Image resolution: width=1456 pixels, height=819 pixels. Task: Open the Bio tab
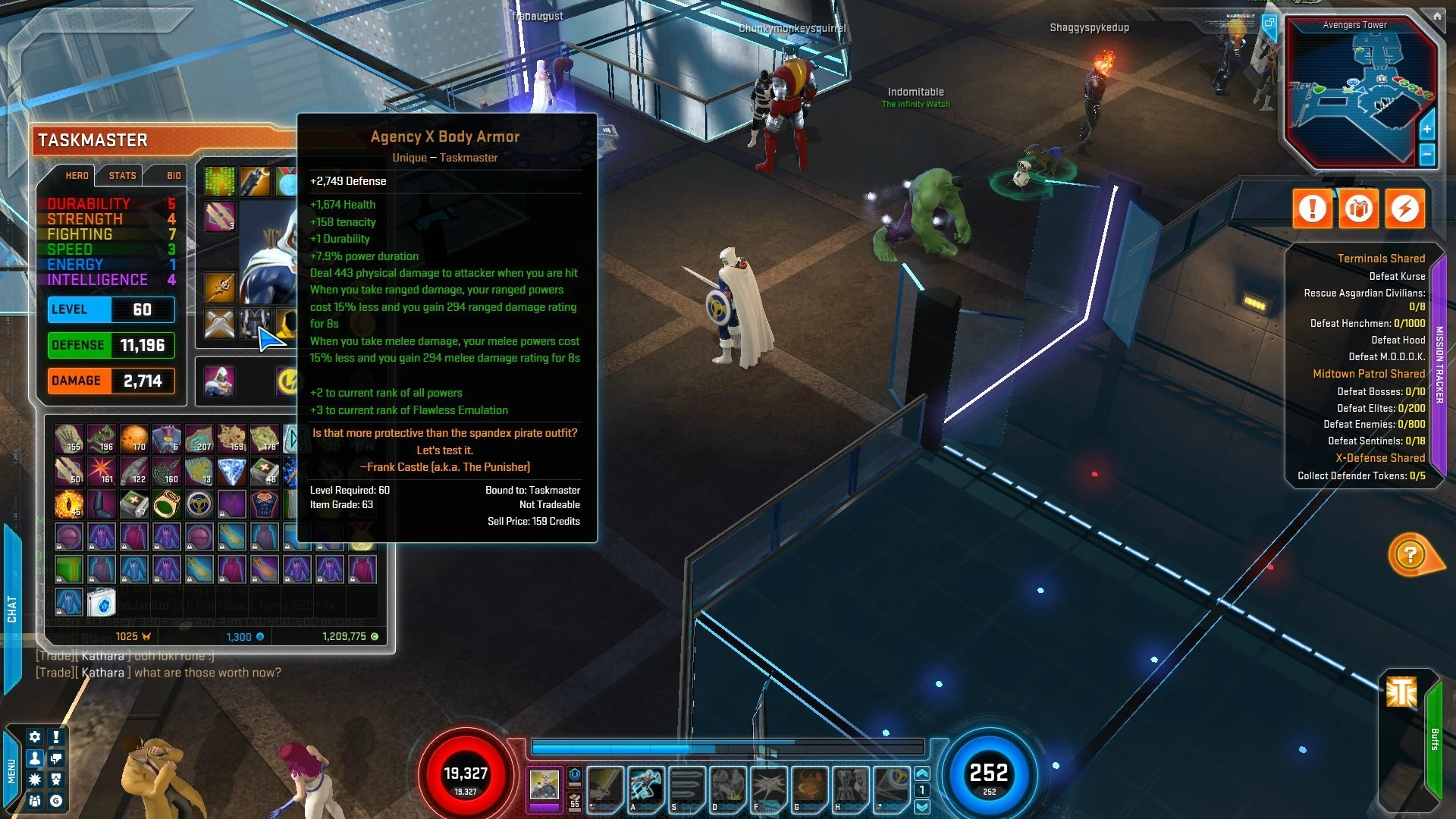click(x=174, y=175)
